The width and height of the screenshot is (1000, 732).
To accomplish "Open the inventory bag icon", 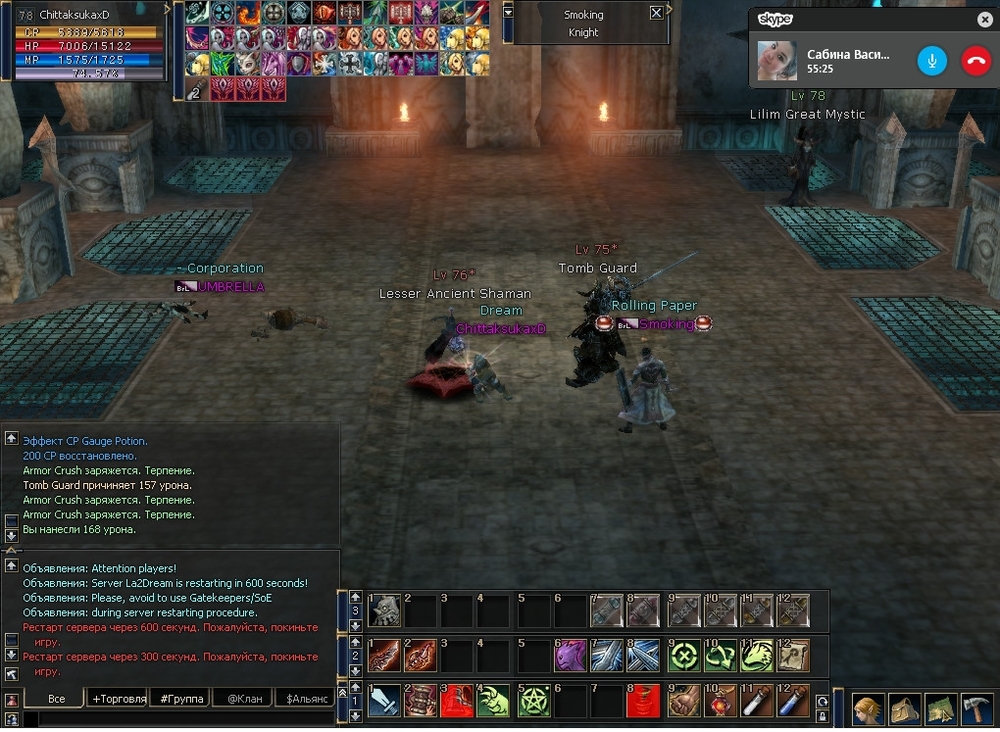I will click(904, 709).
